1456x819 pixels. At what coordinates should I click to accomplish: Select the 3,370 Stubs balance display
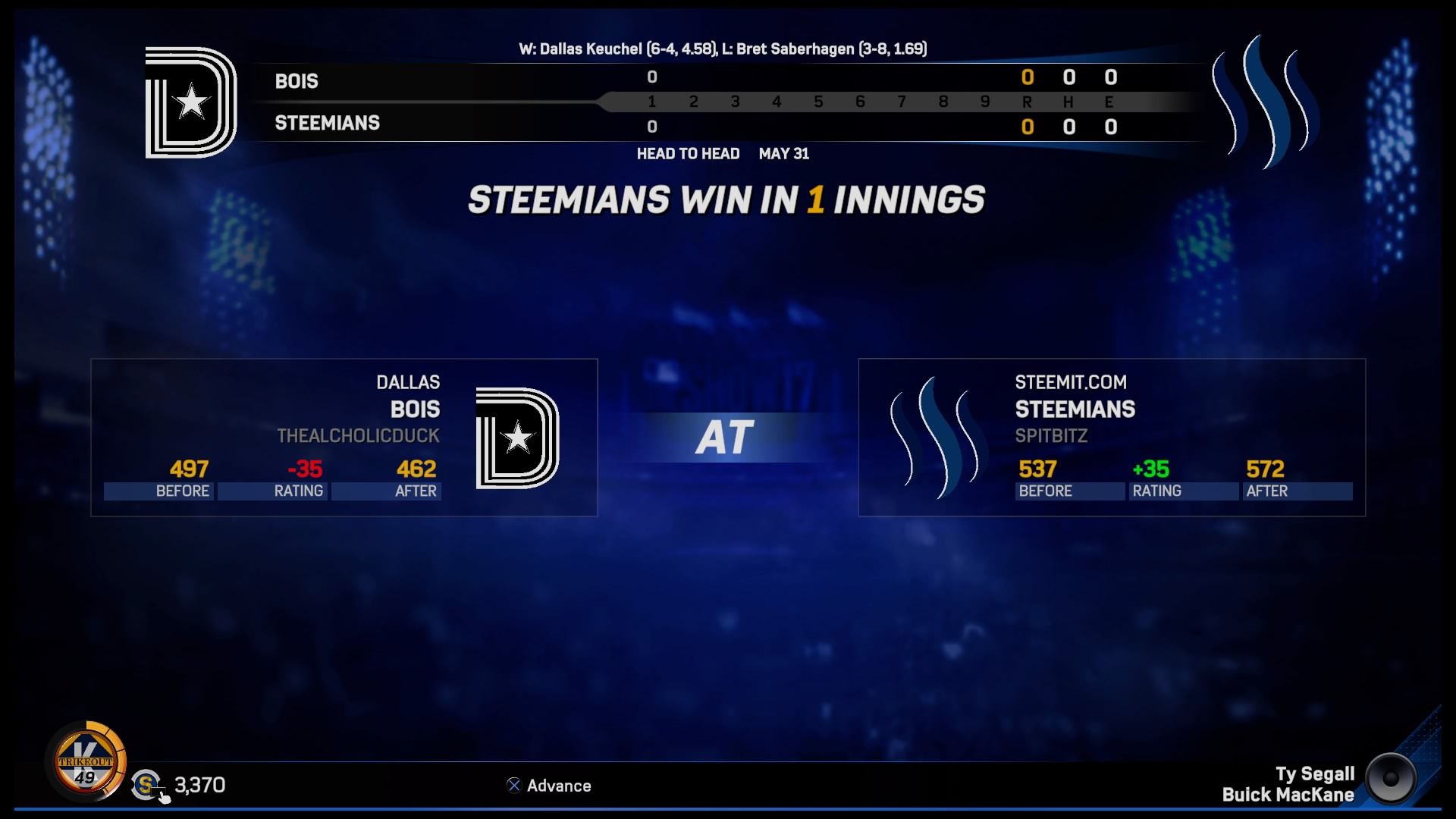pyautogui.click(x=199, y=786)
